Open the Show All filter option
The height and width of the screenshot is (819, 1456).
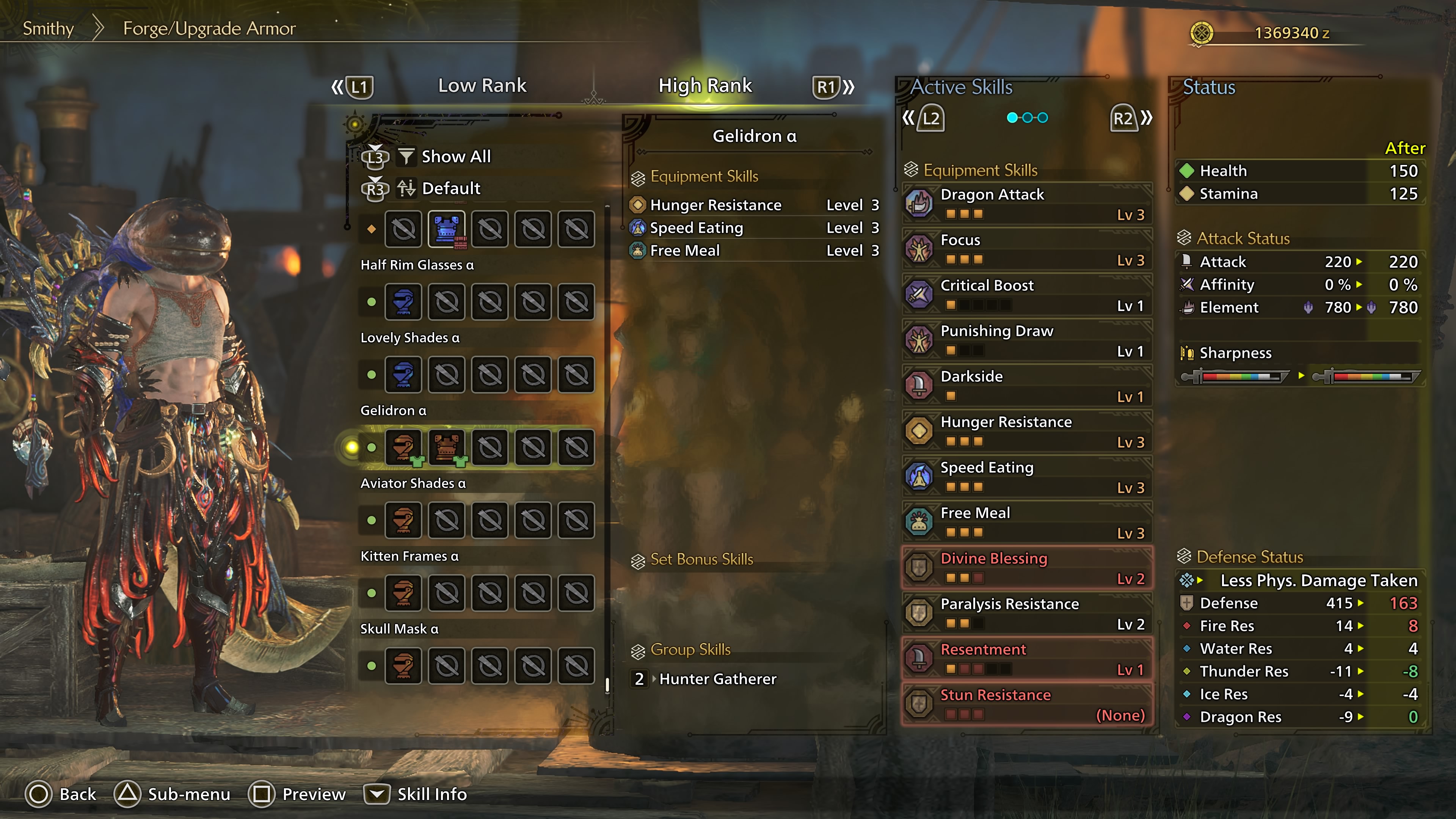coord(455,157)
